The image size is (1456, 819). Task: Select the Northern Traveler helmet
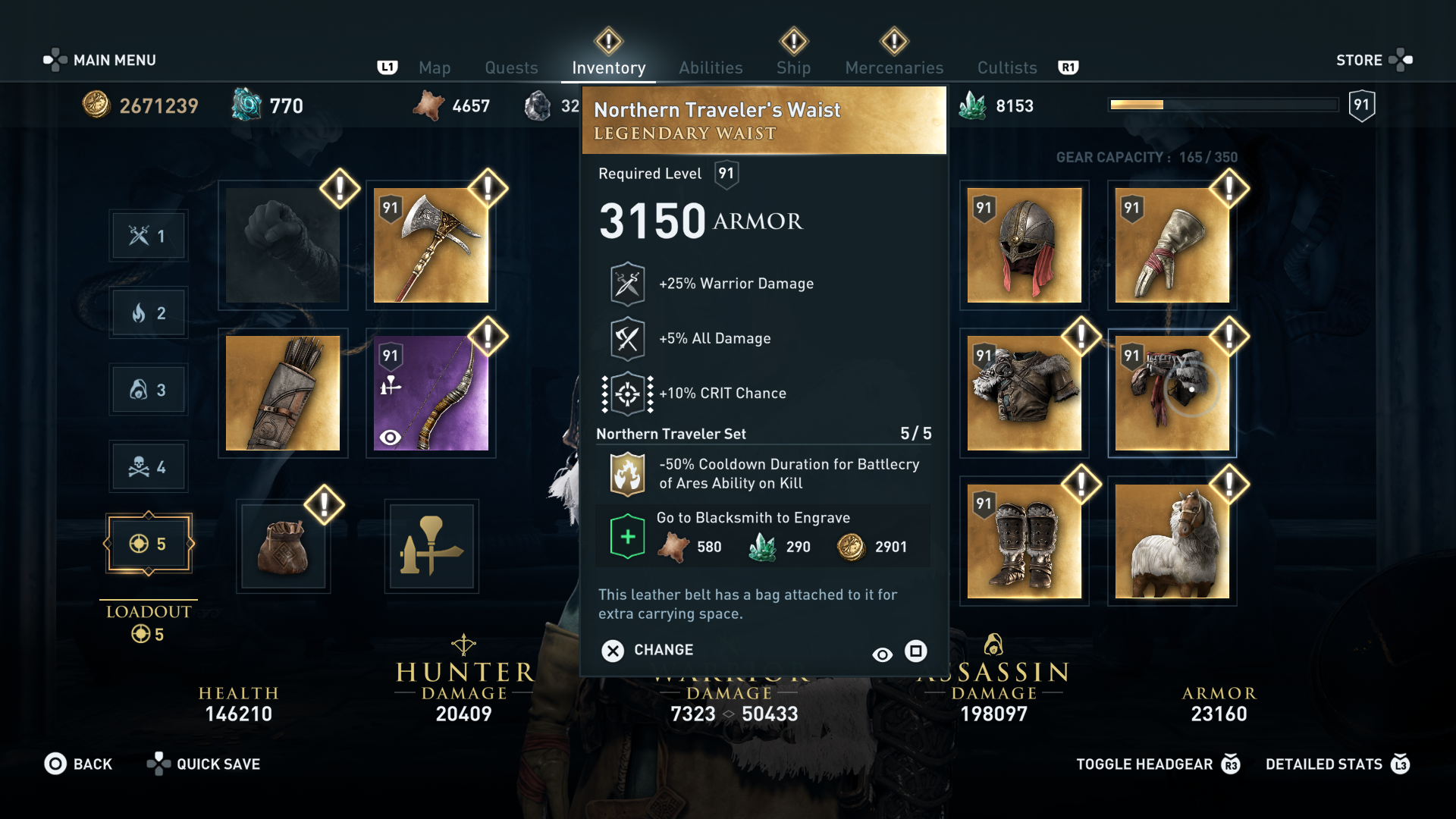pos(1024,244)
